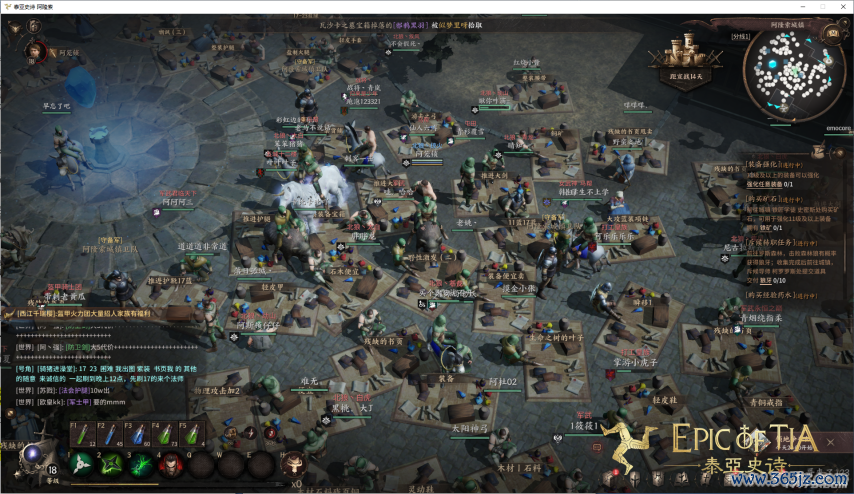The image size is (854, 494).
Task: Activate the shuriken skill in slot 1
Action: [82, 463]
